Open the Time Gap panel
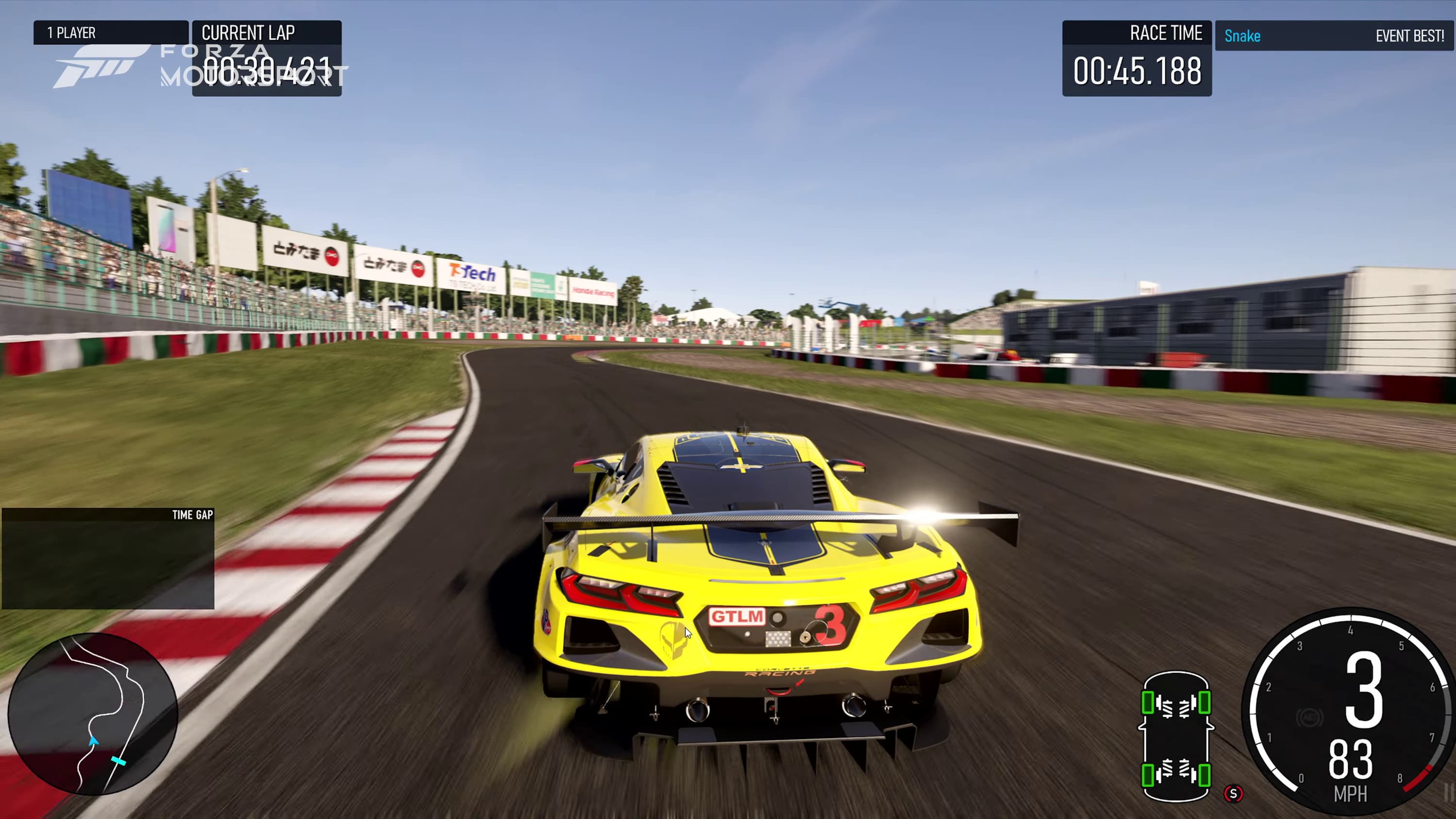The width and height of the screenshot is (1456, 819). coord(107,558)
